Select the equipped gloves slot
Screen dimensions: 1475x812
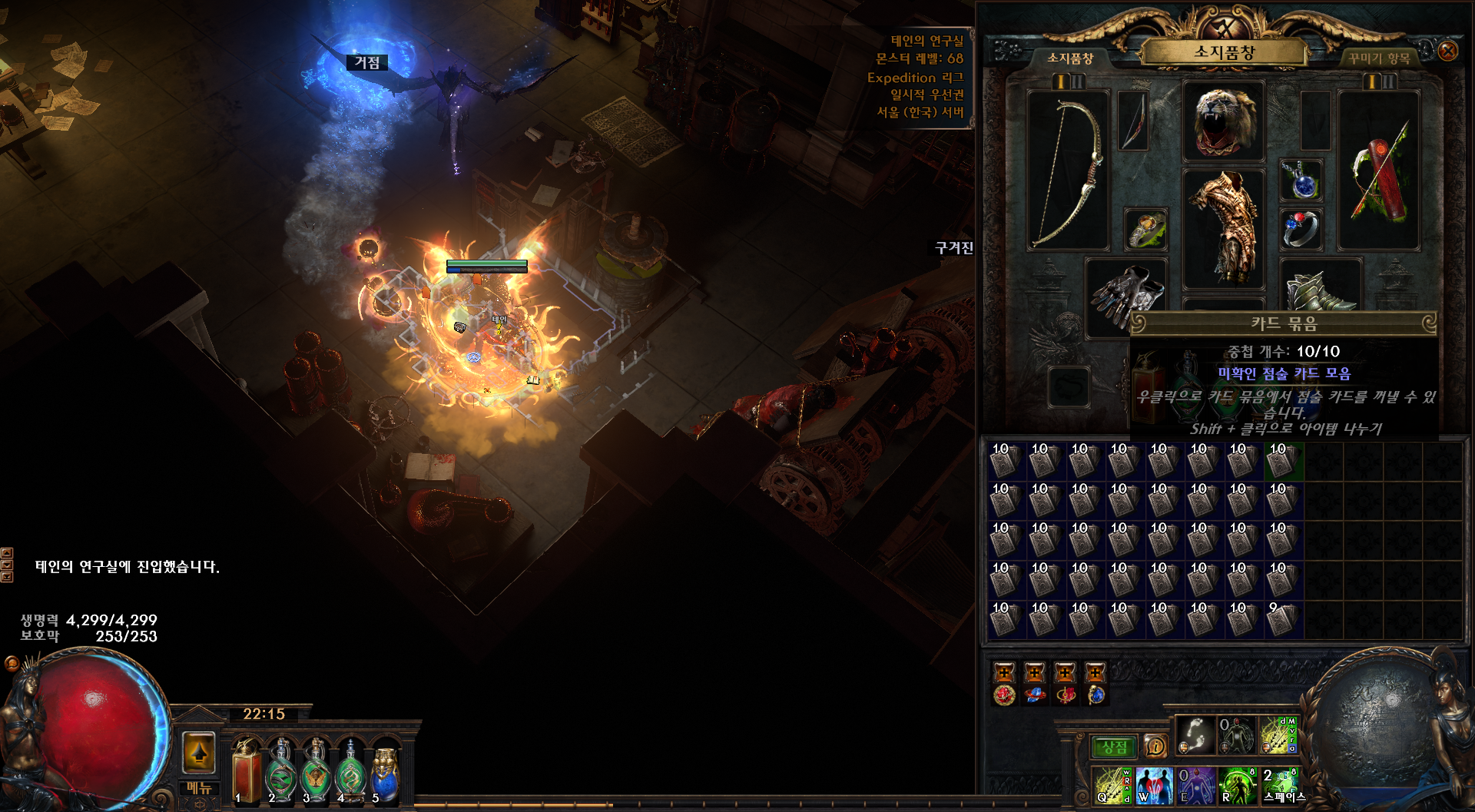1126,296
